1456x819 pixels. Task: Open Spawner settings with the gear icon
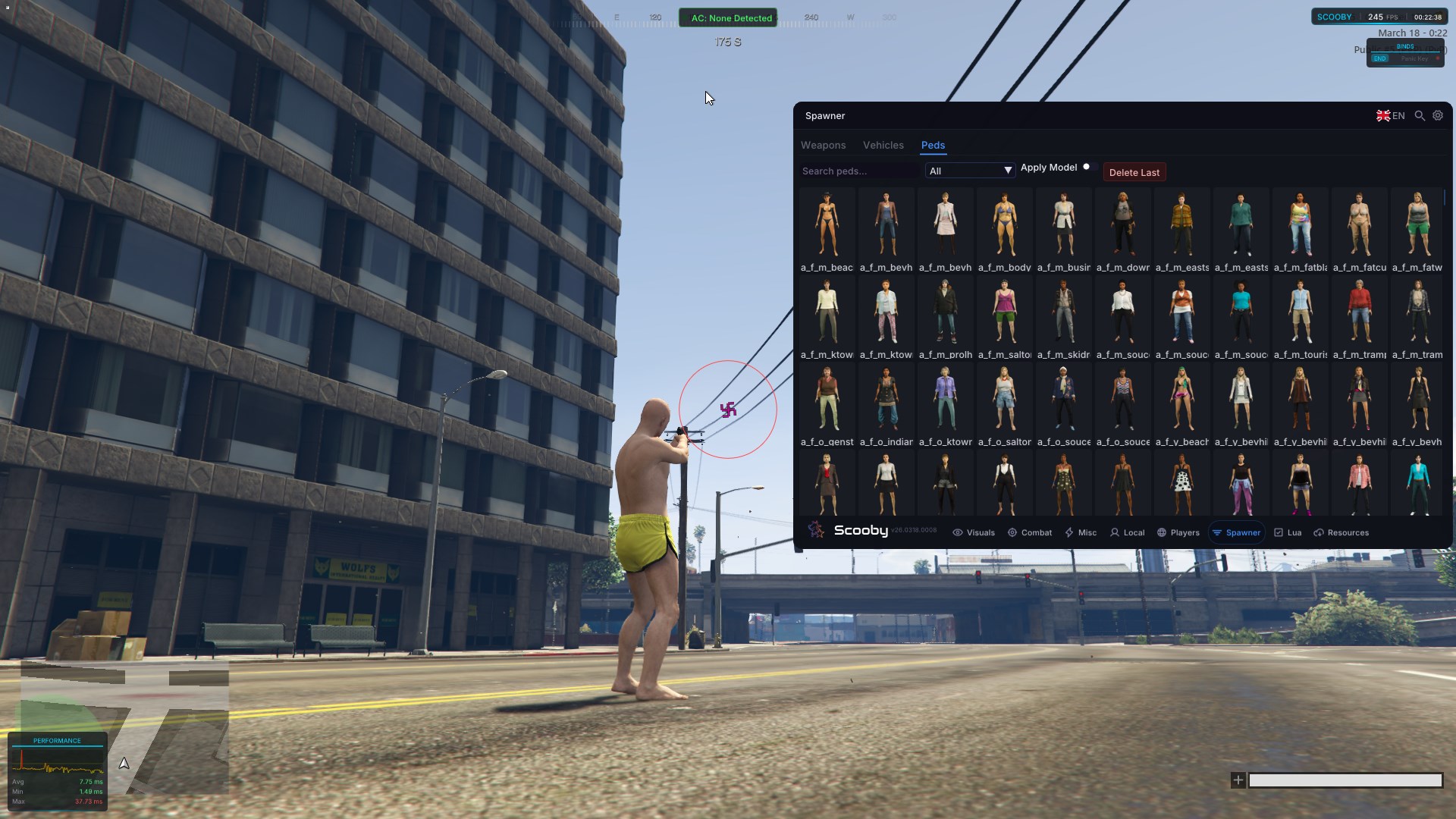tap(1438, 115)
